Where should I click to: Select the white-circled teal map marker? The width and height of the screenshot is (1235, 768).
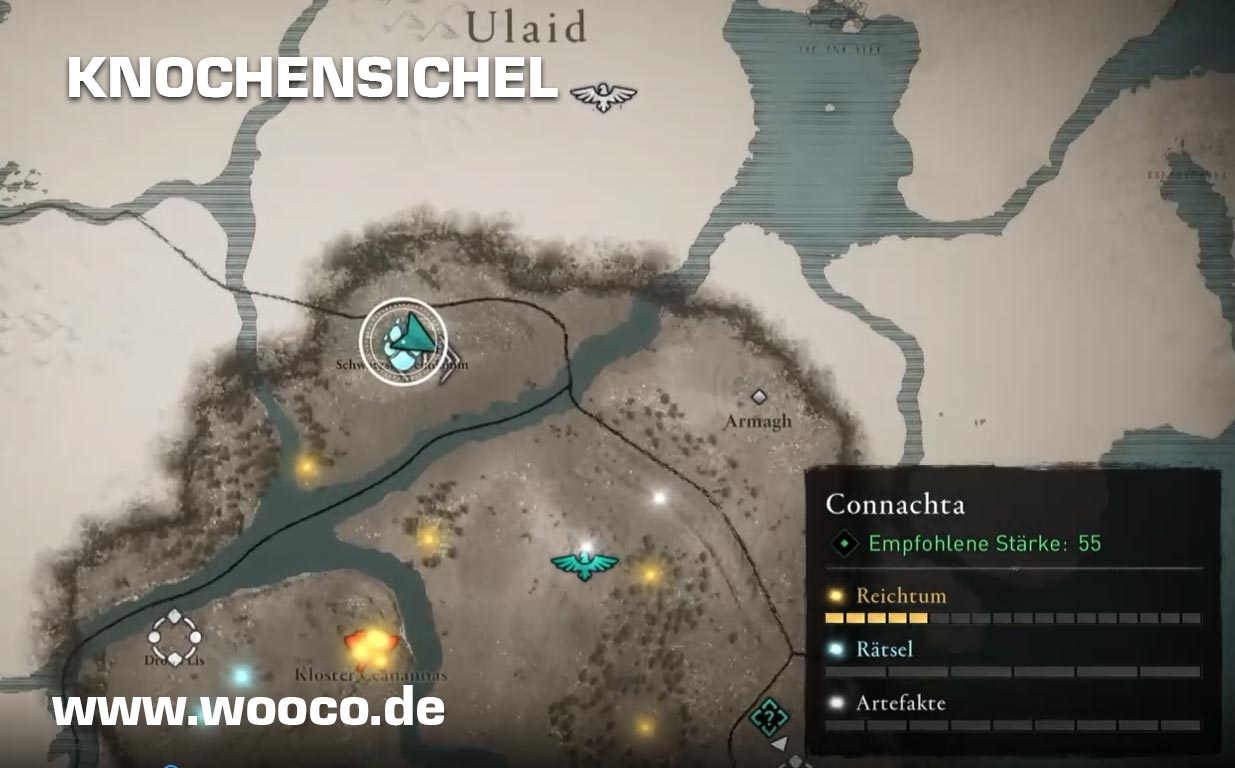tap(404, 340)
